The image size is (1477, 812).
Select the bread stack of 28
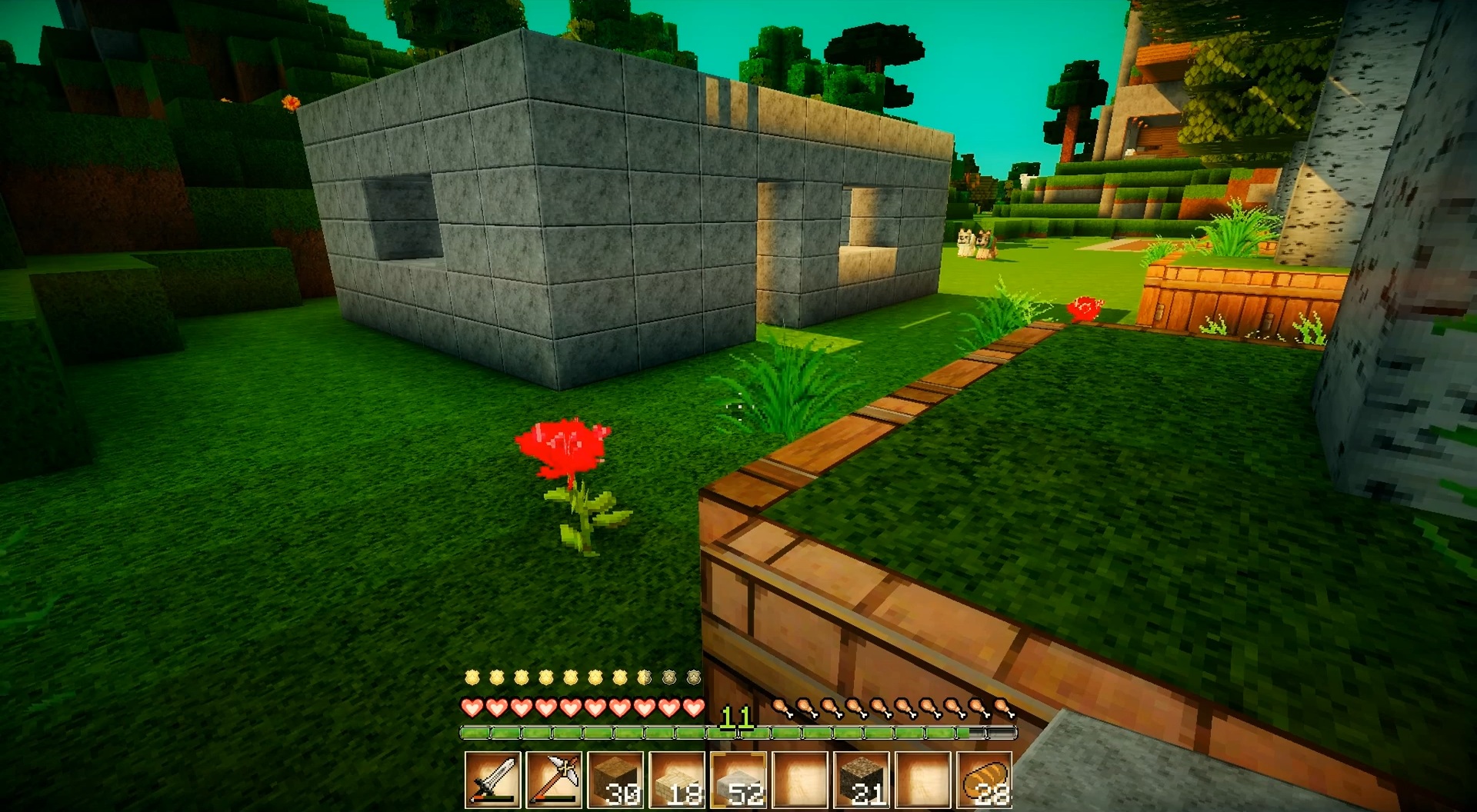tap(984, 780)
